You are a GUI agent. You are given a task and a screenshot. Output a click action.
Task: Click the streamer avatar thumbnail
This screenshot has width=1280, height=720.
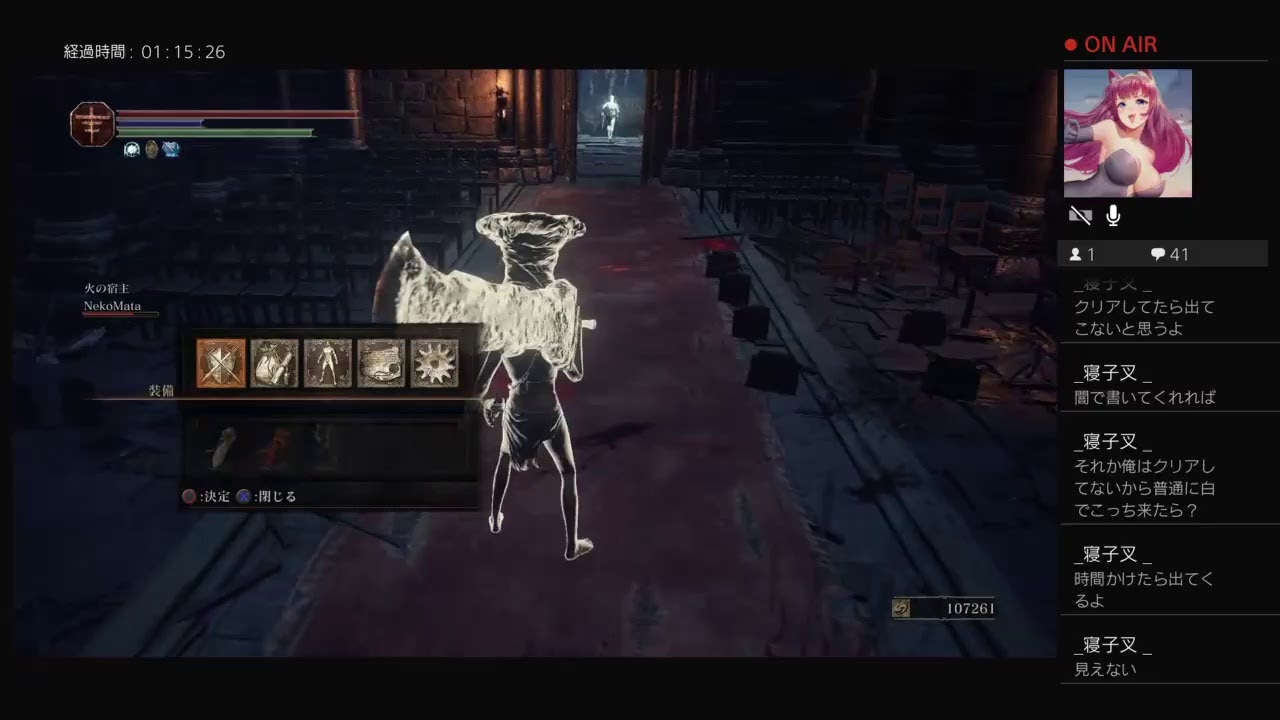pyautogui.click(x=1127, y=133)
